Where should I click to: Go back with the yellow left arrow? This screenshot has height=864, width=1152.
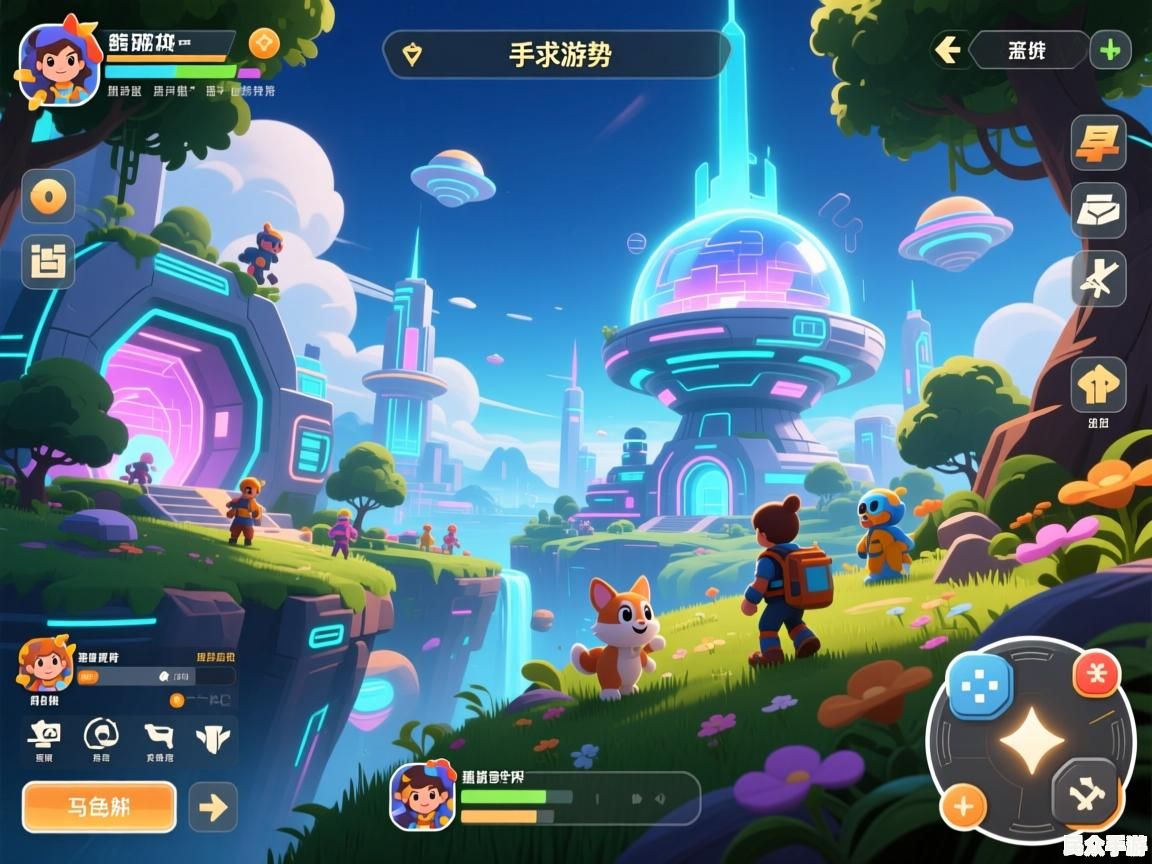tap(947, 50)
